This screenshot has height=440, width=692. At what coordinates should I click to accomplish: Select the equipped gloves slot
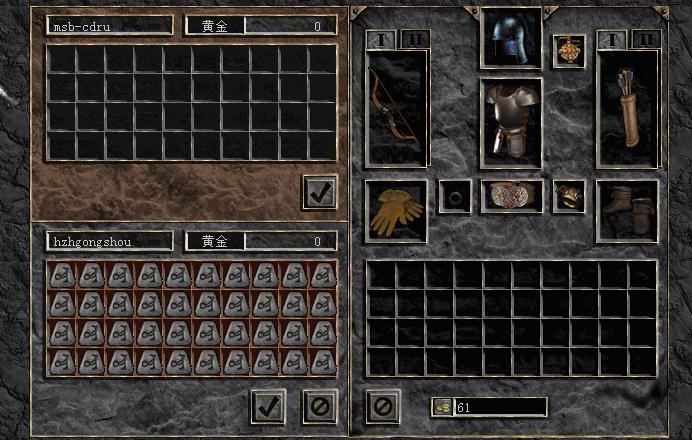click(396, 210)
